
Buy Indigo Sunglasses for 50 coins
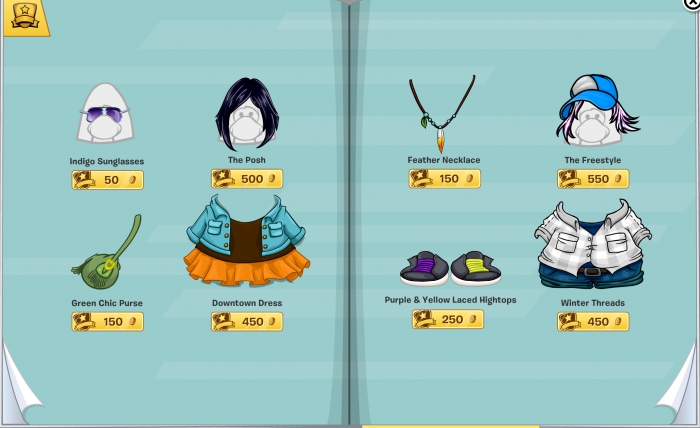(x=107, y=180)
